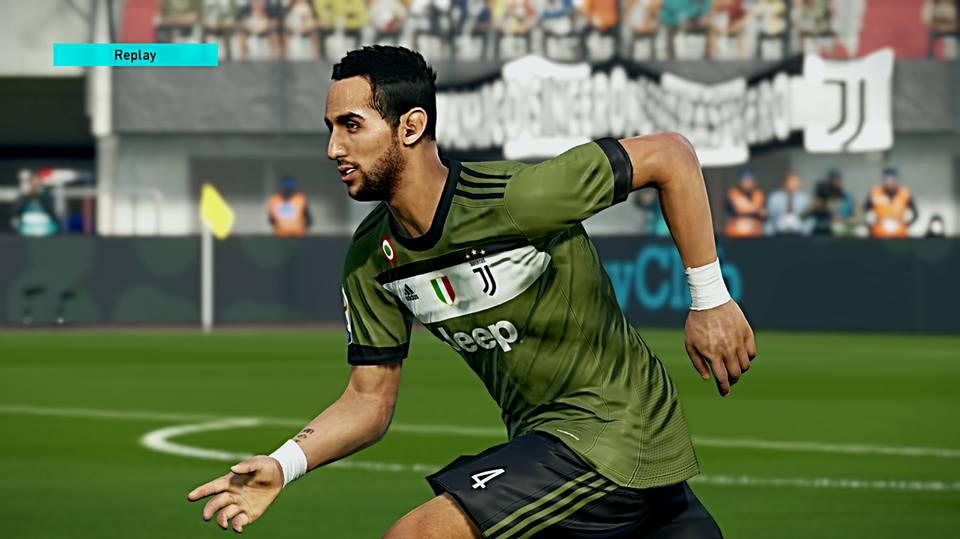Click the cyan Replay banner
960x539 pixels.
[x=135, y=55]
